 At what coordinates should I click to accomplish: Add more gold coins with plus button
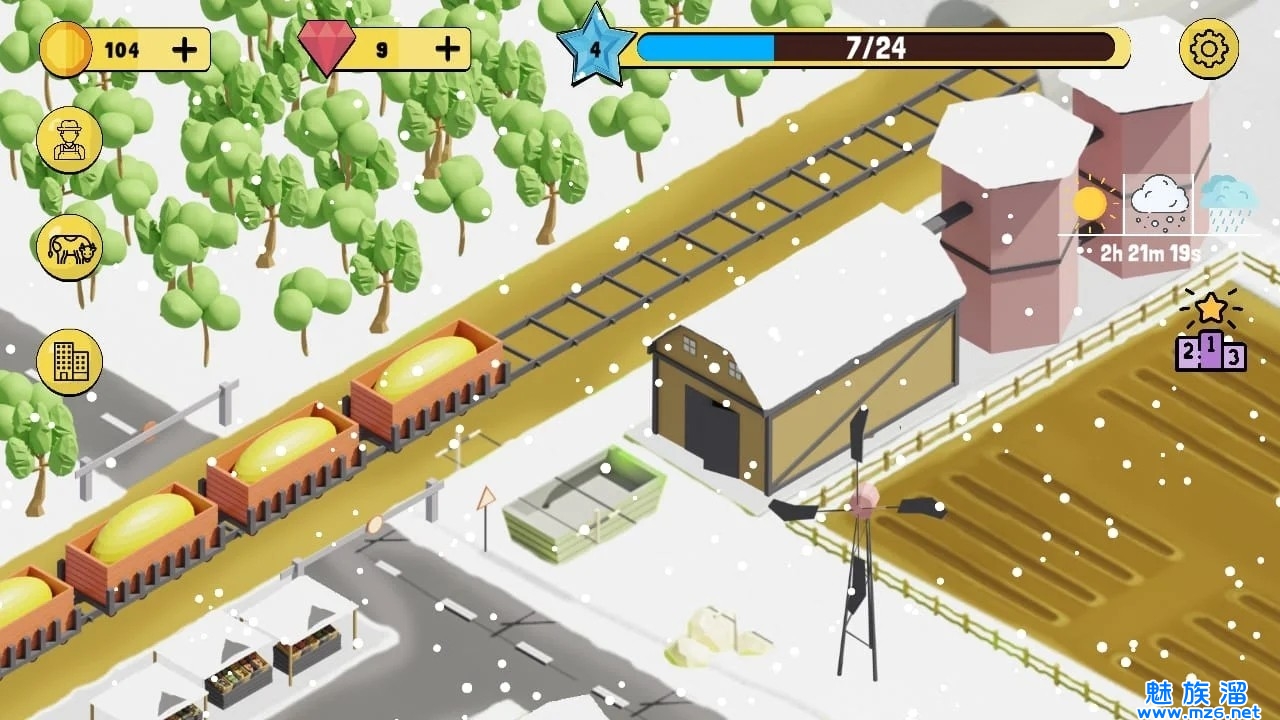pos(185,49)
